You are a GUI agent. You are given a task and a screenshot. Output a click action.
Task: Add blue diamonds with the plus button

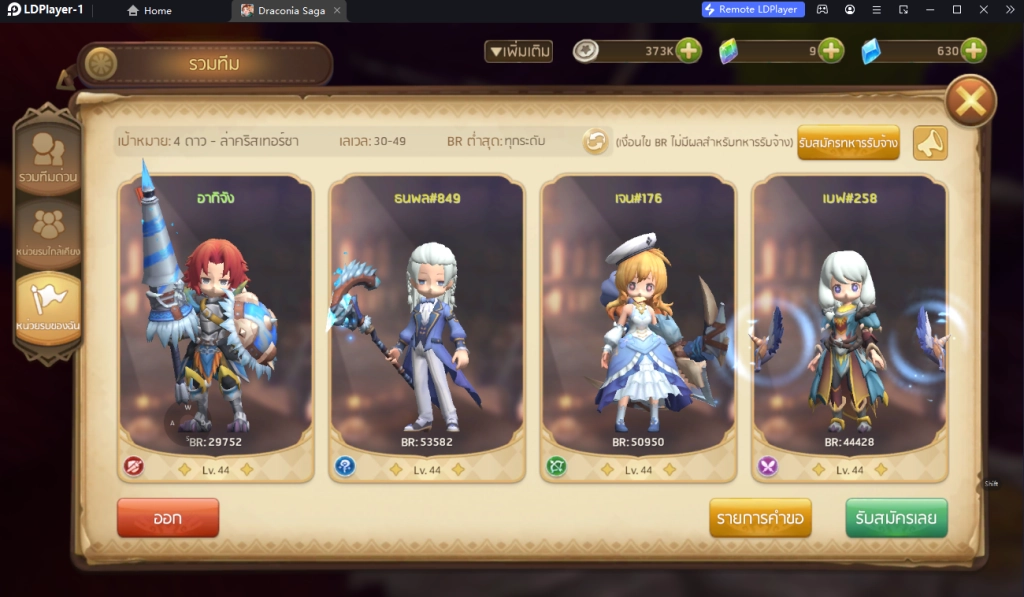(x=973, y=50)
